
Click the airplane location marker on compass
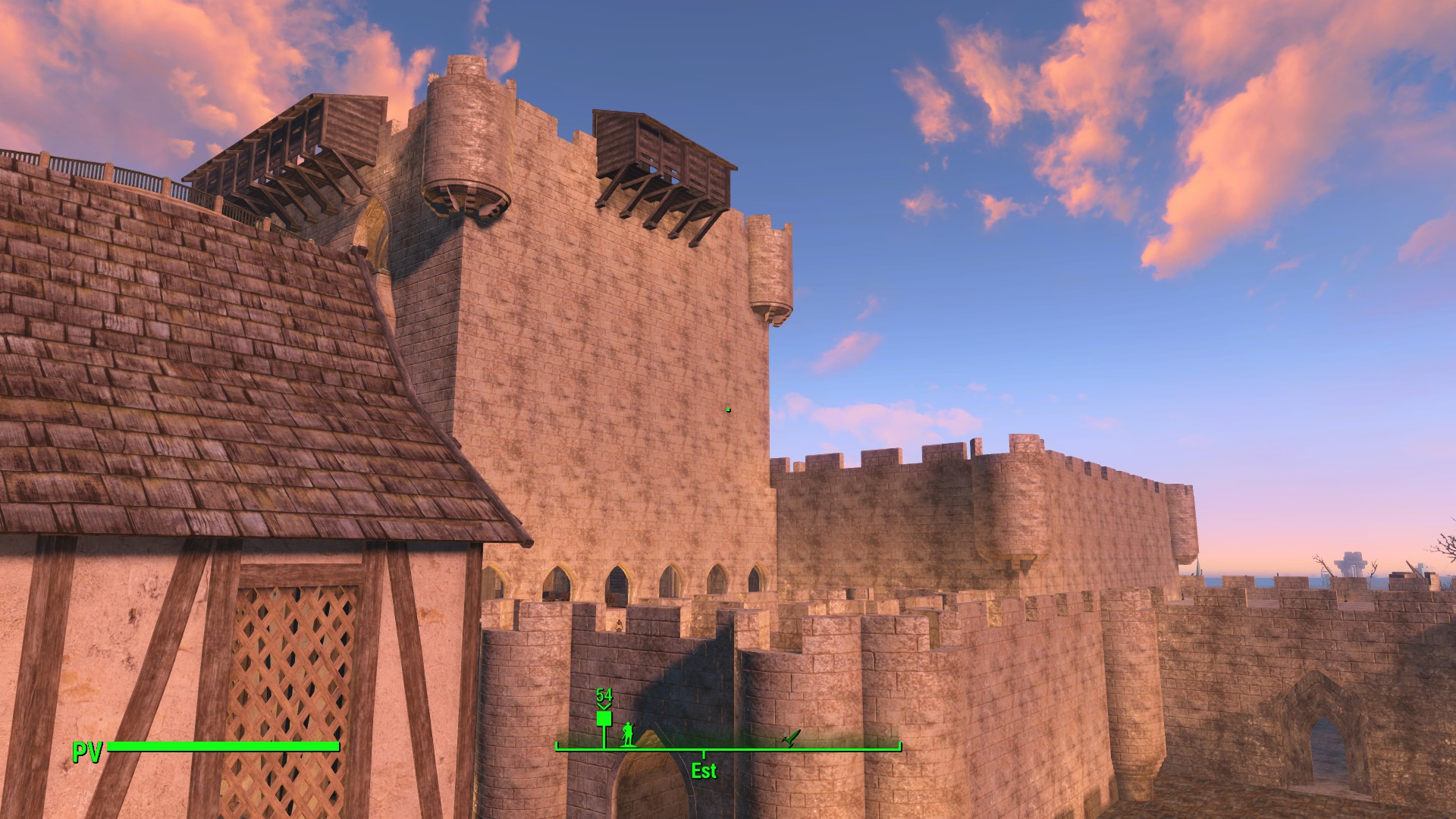click(x=790, y=737)
